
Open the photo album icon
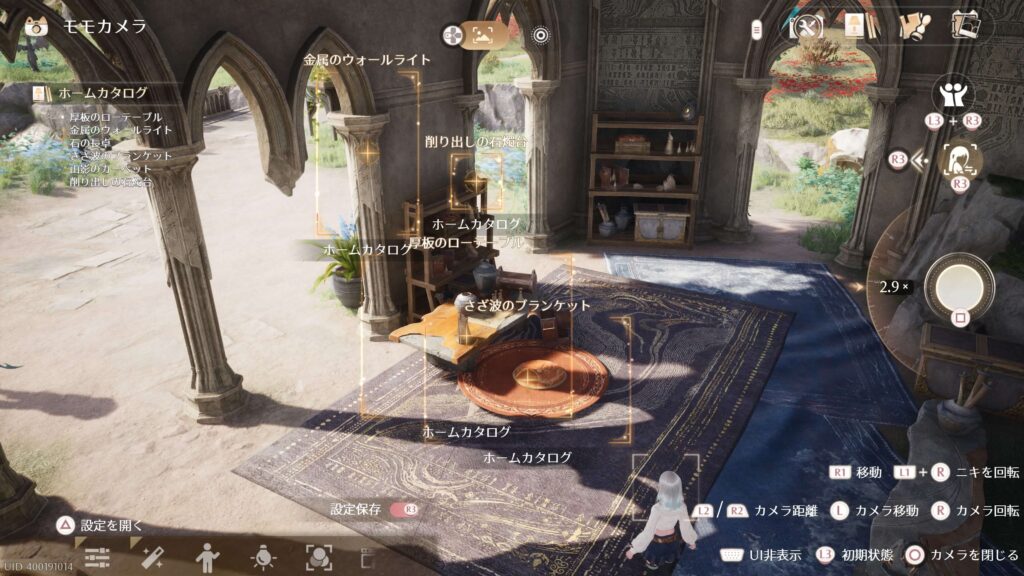(x=965, y=26)
